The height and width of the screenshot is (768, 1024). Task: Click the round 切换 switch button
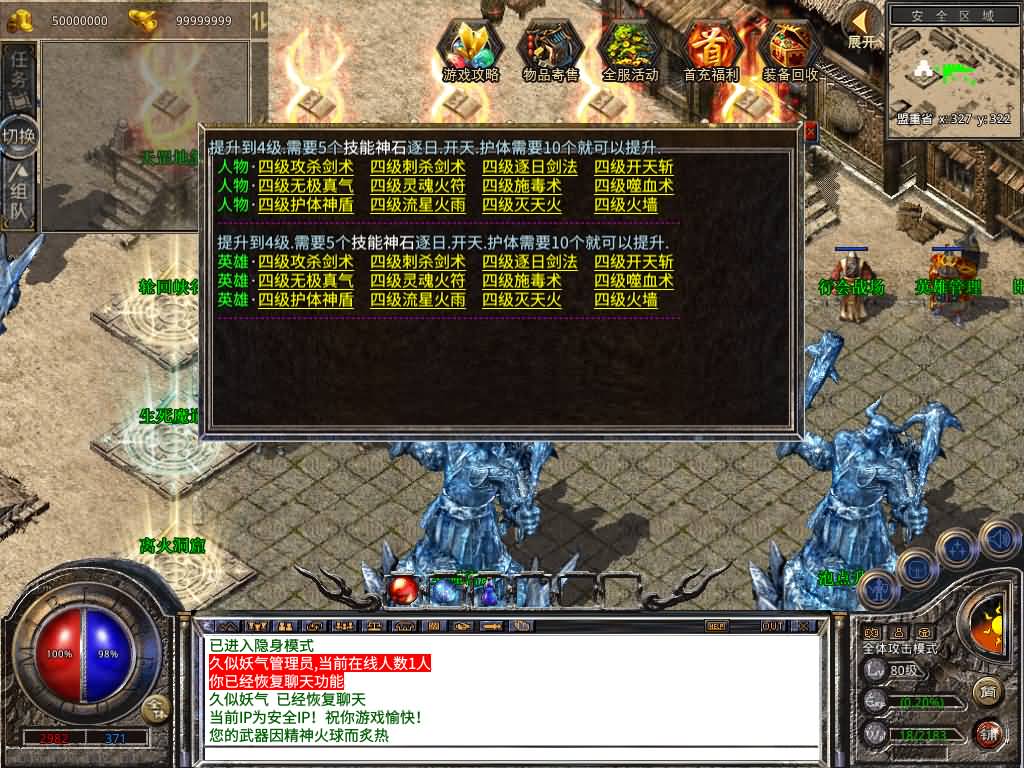[x=19, y=137]
